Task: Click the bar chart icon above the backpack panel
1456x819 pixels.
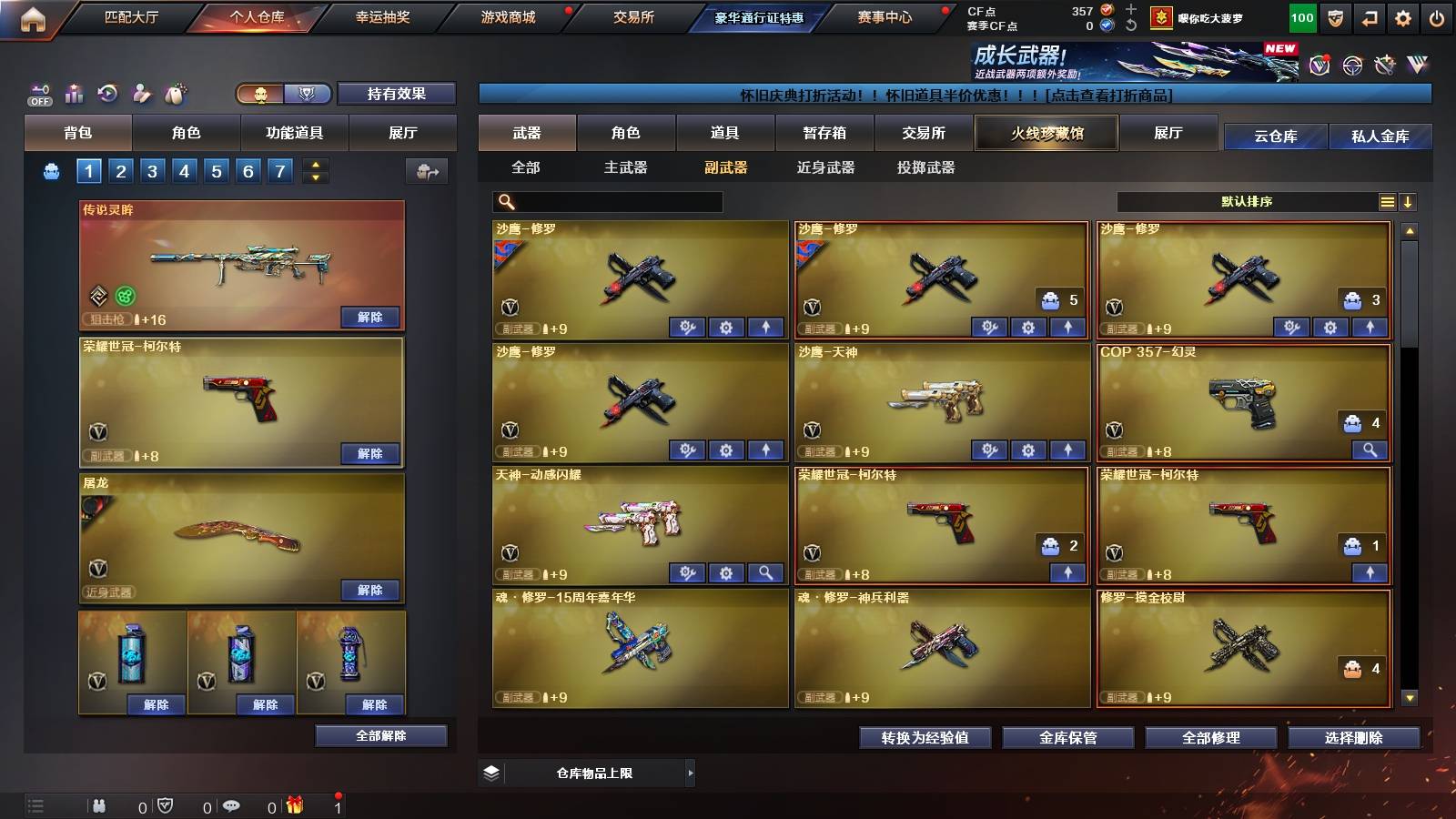Action: pos(73,93)
